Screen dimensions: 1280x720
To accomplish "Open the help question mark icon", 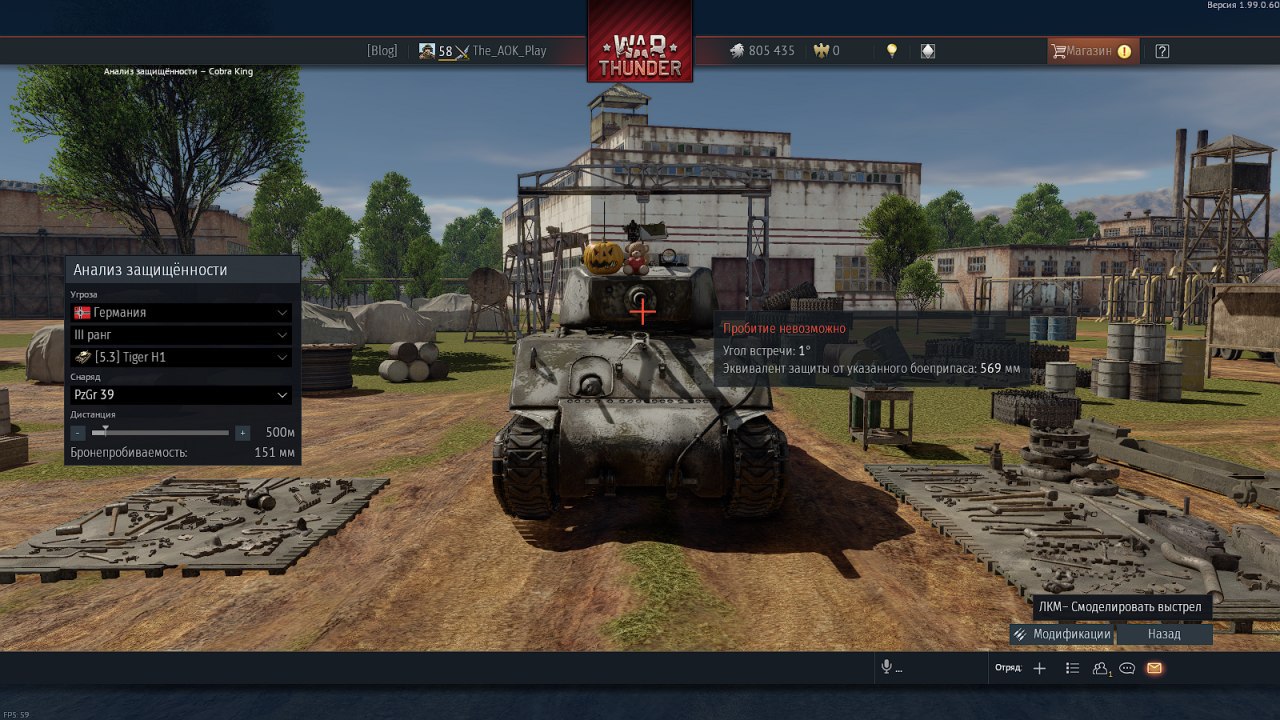I will 1162,51.
